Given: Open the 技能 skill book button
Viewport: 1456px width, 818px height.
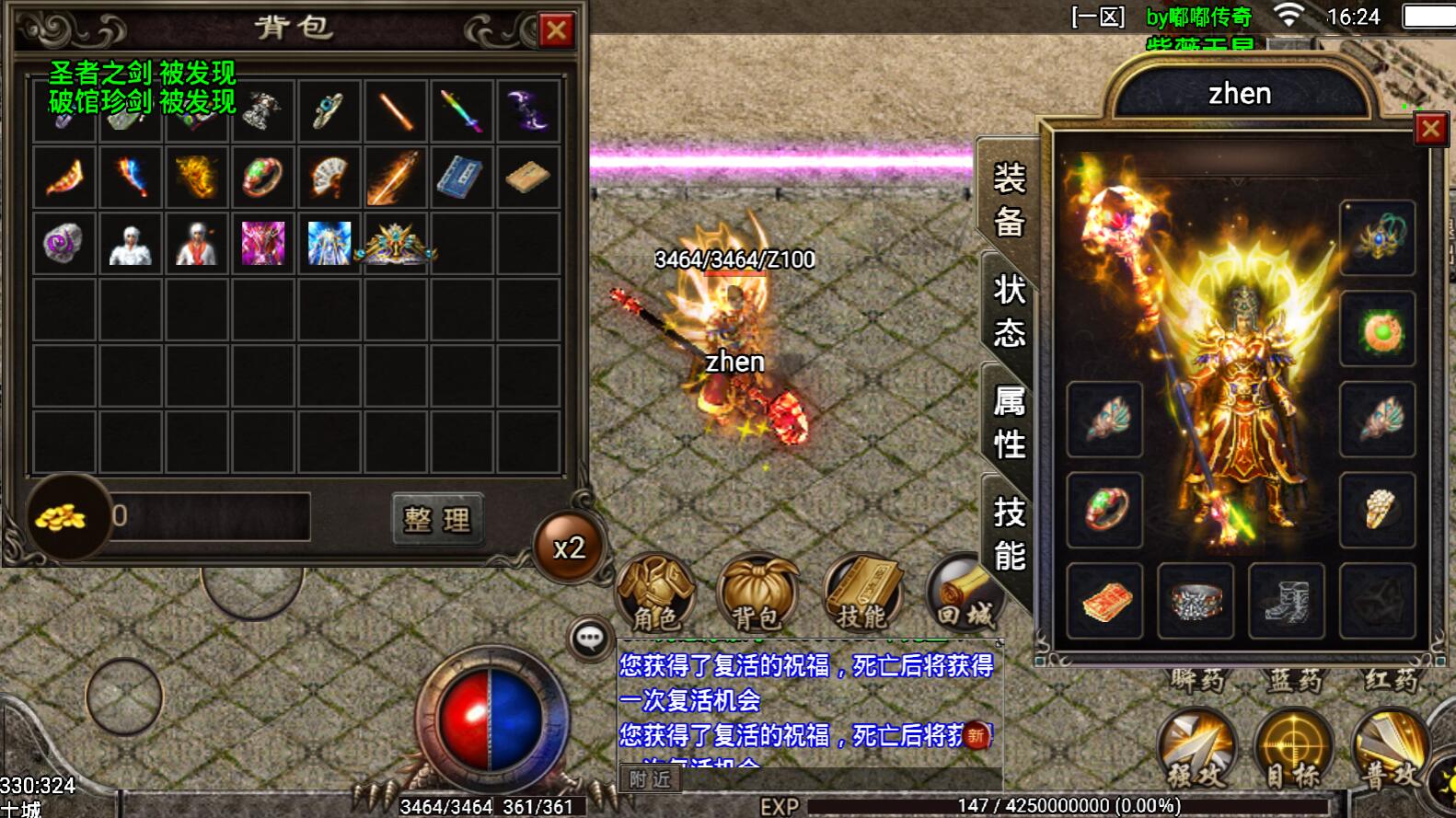Looking at the screenshot, I should point(862,593).
